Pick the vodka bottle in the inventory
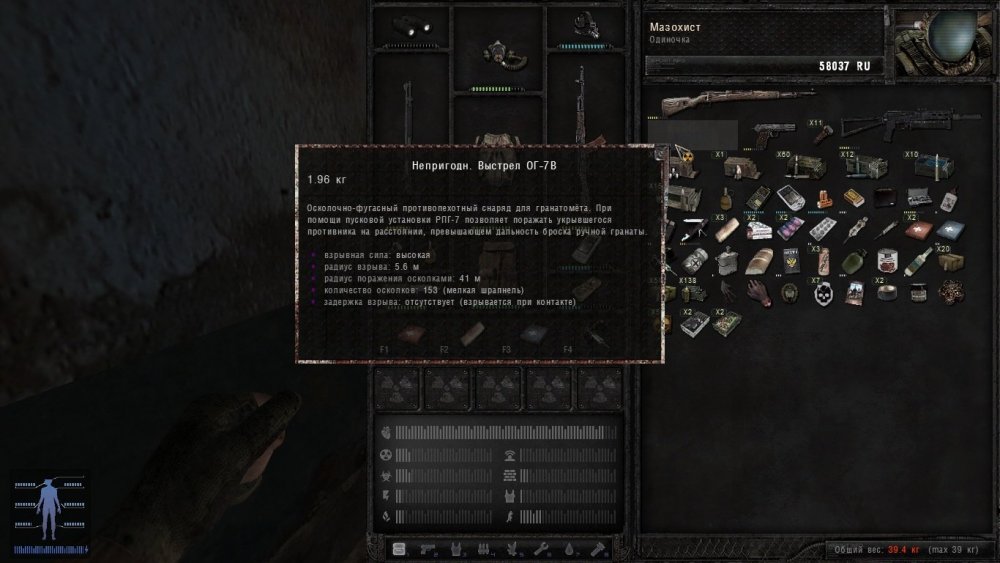 918,262
